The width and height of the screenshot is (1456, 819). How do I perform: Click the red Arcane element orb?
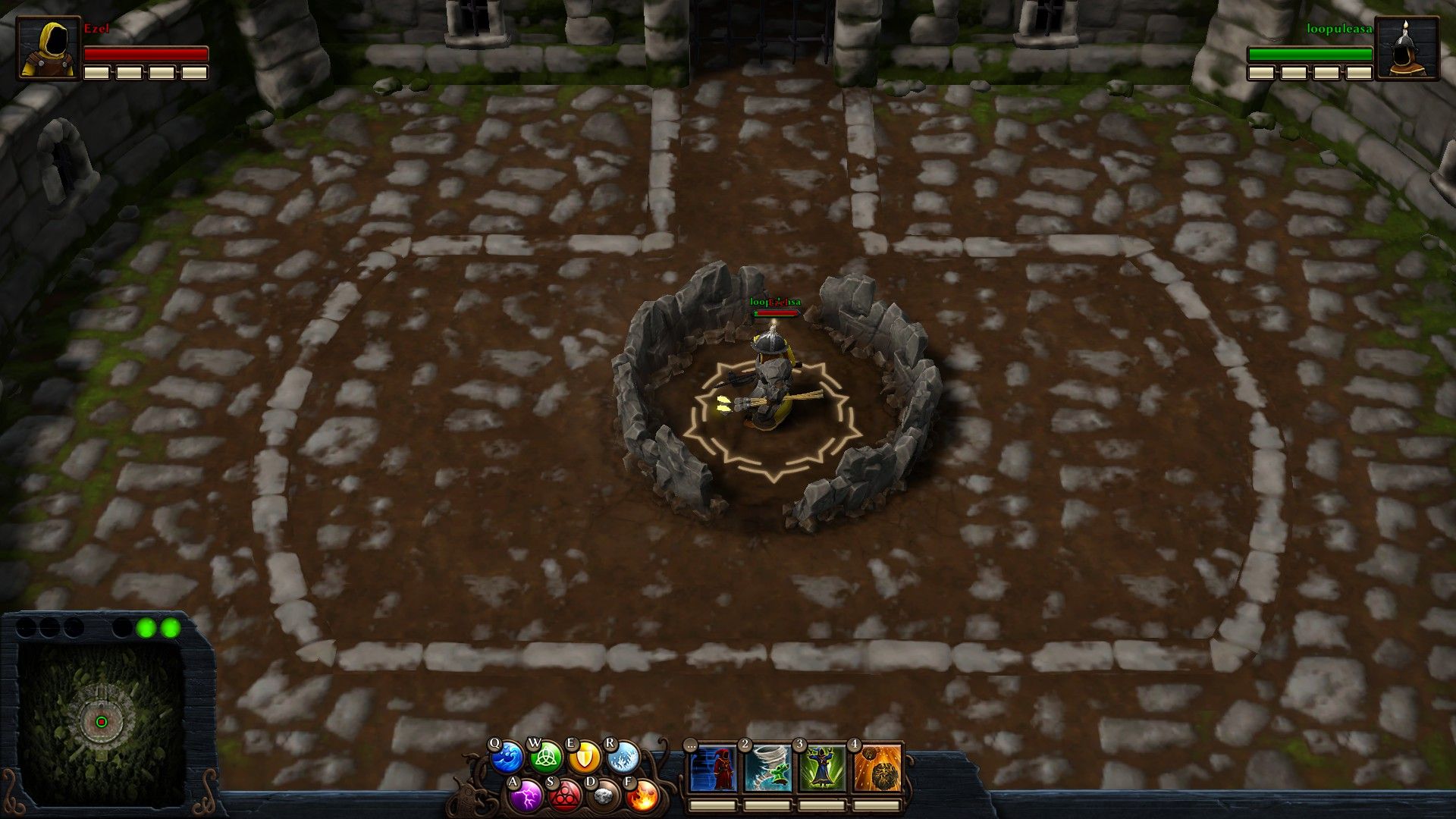click(564, 795)
